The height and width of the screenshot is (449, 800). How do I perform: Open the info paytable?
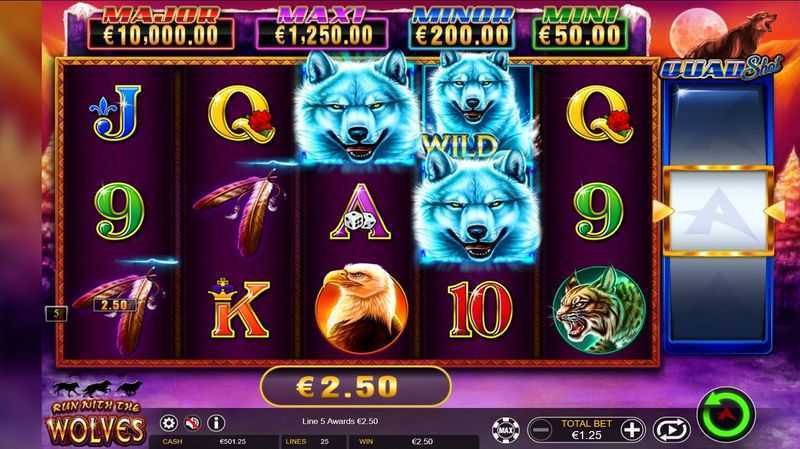[x=215, y=423]
